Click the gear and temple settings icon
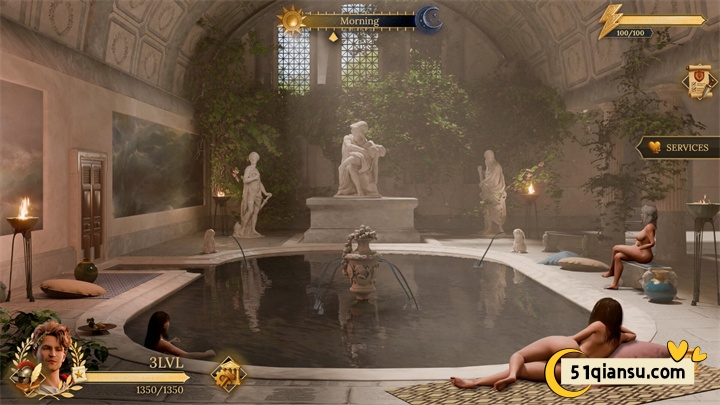 click(x=228, y=374)
